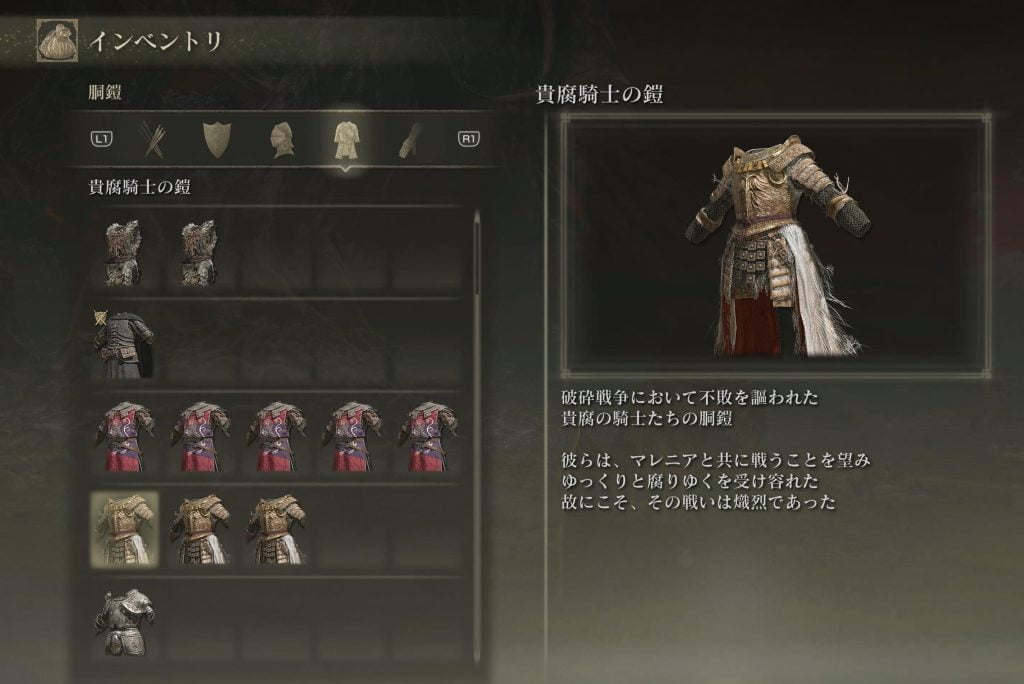Choose the highlighted Cleanrot Knight armor slot
This screenshot has height=684, width=1024.
point(124,529)
